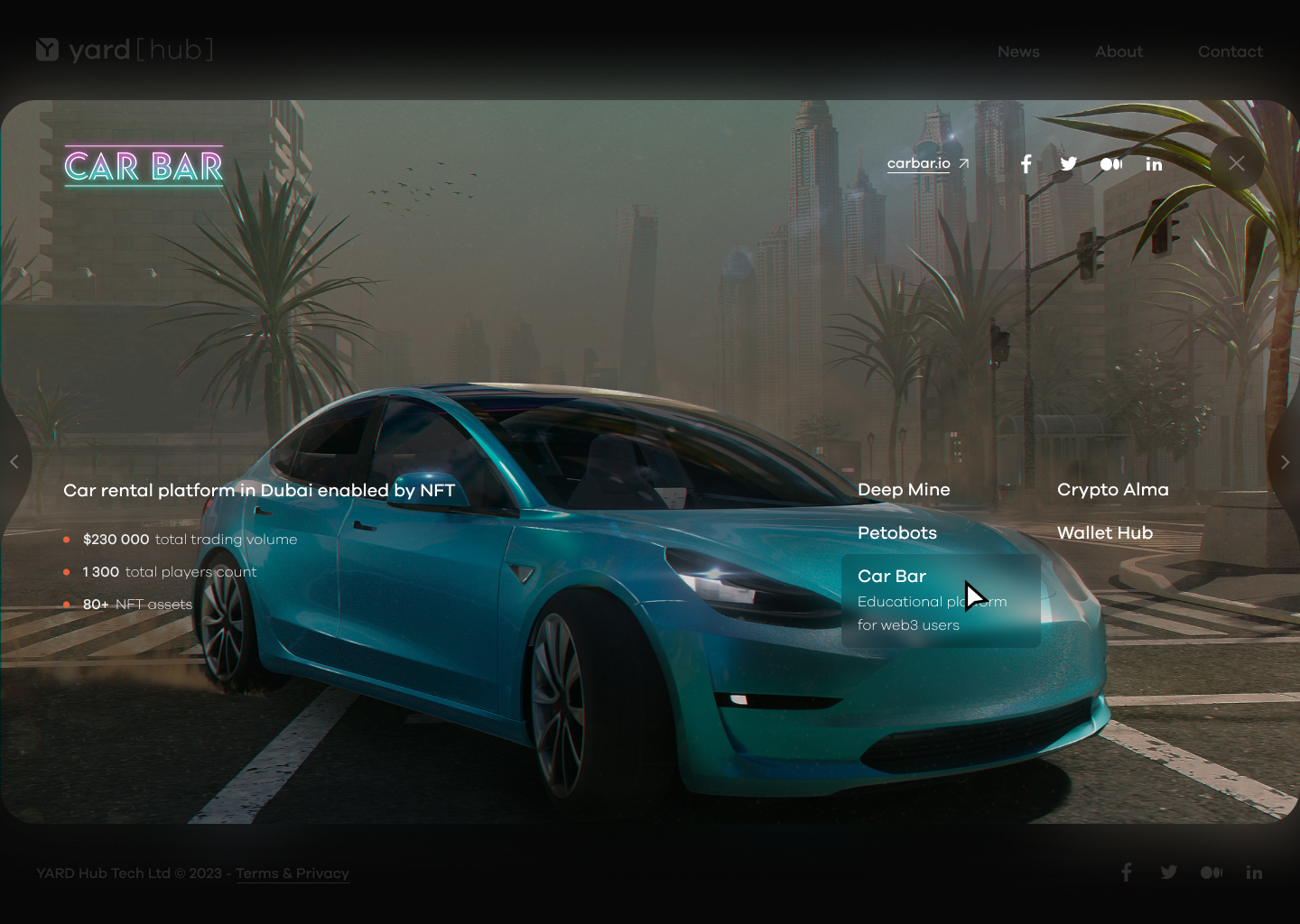Open the panel's Twitter icon link
Viewport: 1300px width, 924px height.
coord(1069,164)
